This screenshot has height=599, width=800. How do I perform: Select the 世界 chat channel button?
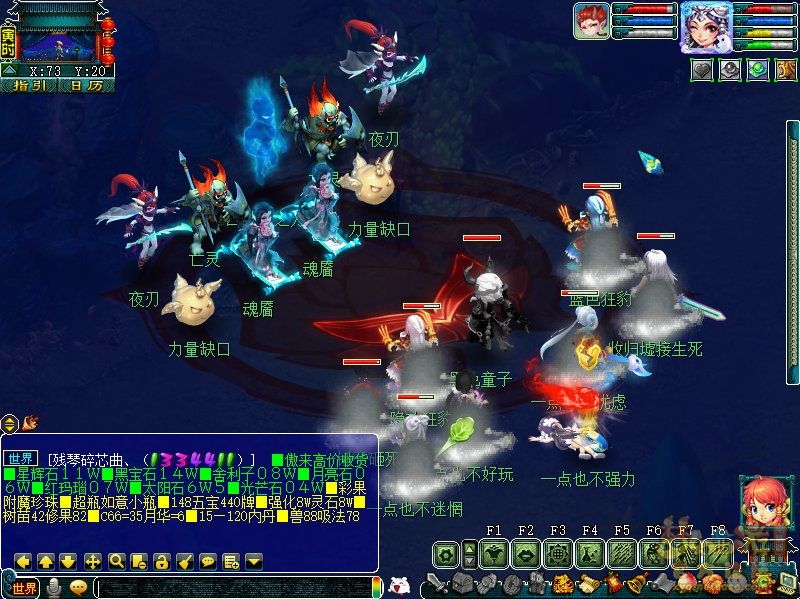(x=24, y=587)
